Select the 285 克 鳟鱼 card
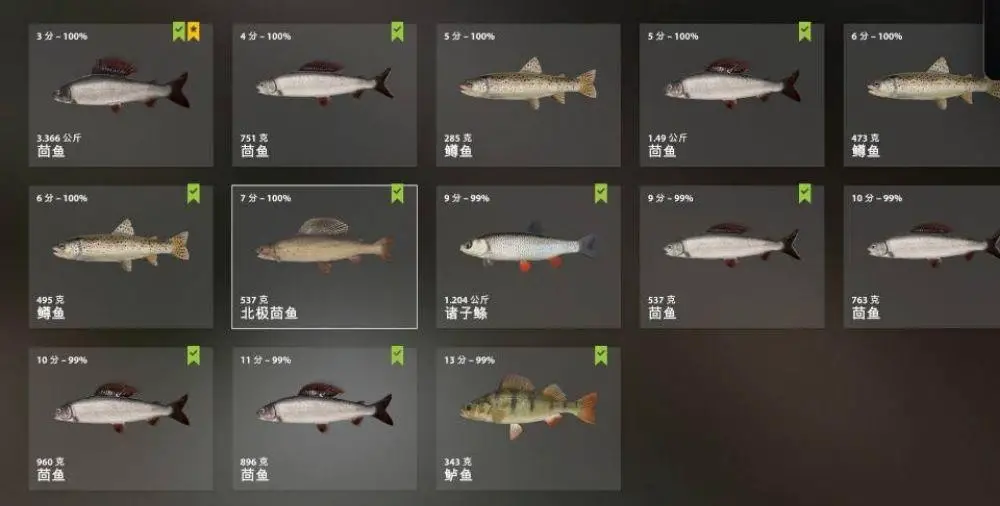 point(528,95)
